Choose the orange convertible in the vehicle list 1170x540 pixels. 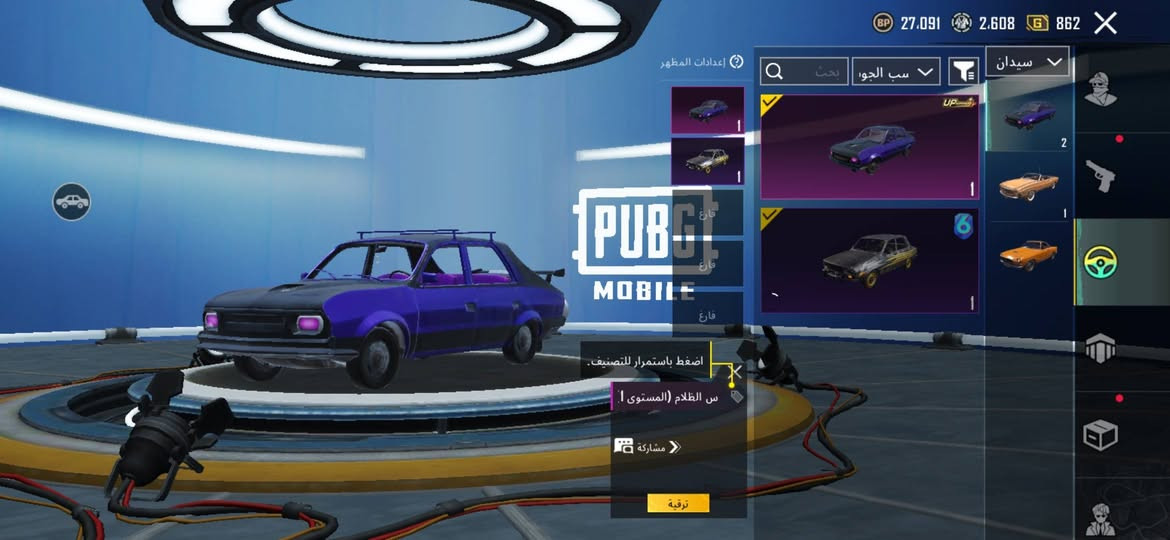(1029, 187)
